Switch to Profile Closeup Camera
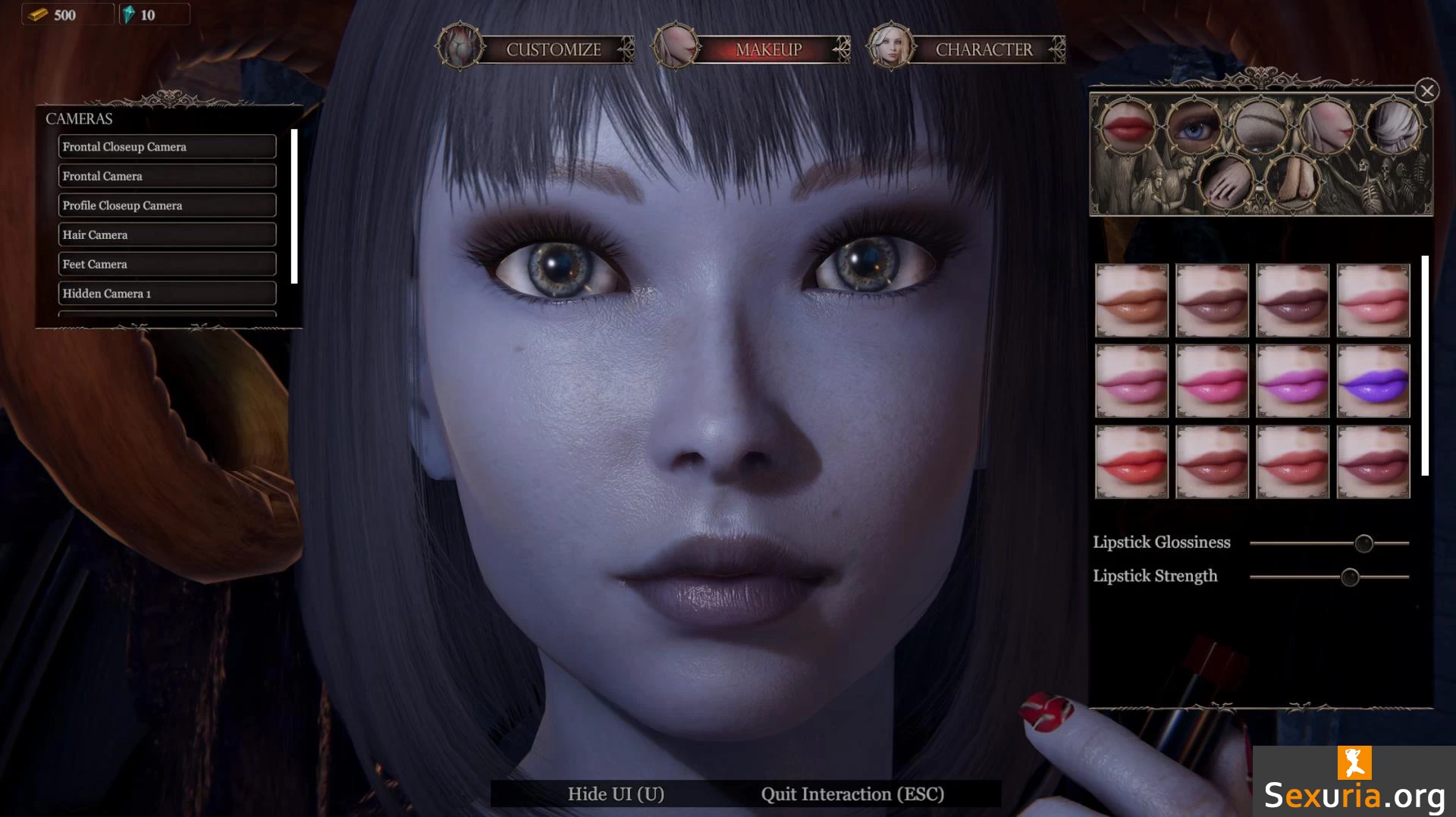This screenshot has height=817, width=1456. [167, 206]
